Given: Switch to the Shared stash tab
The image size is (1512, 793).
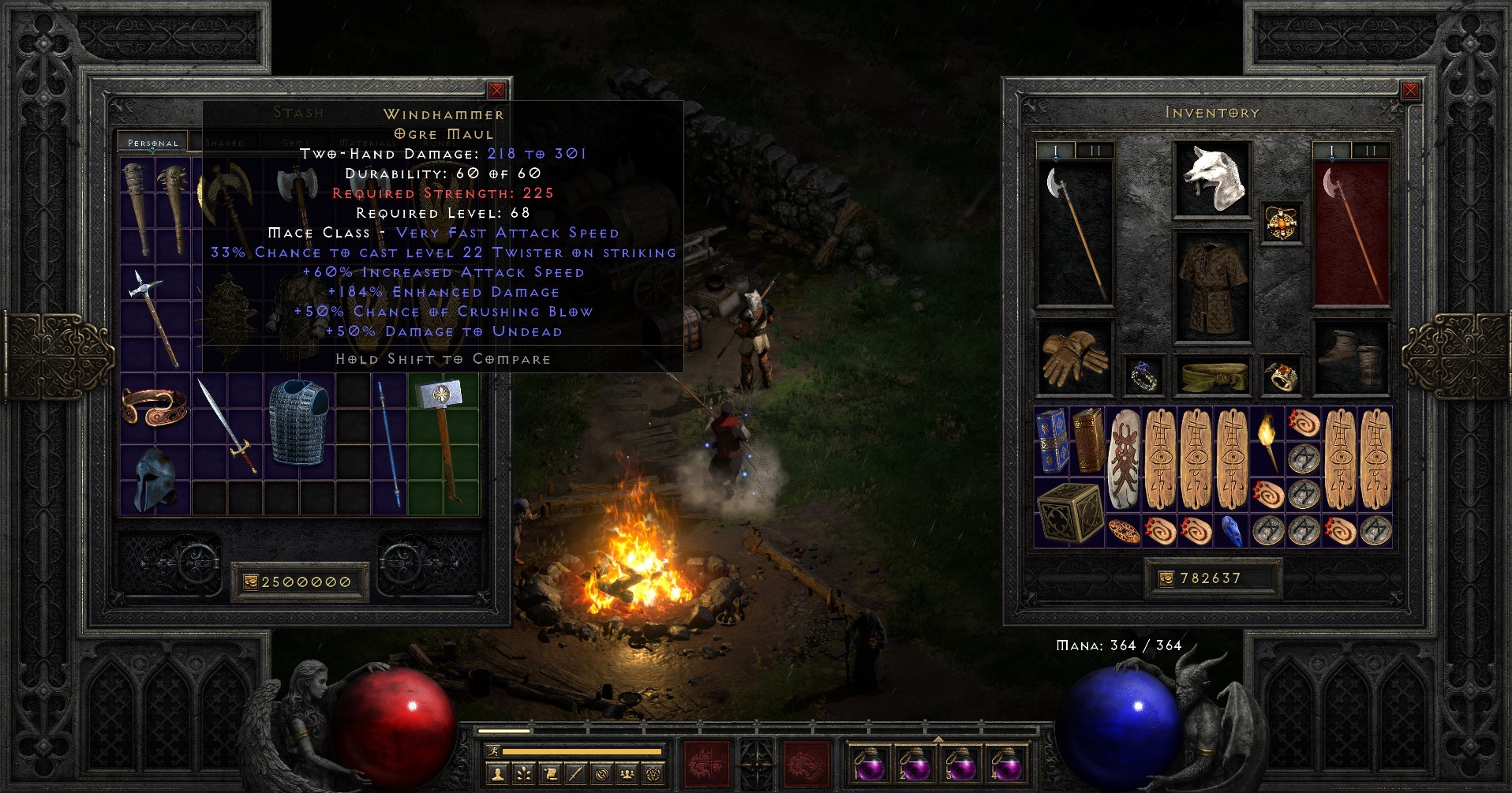Looking at the screenshot, I should pyautogui.click(x=223, y=143).
